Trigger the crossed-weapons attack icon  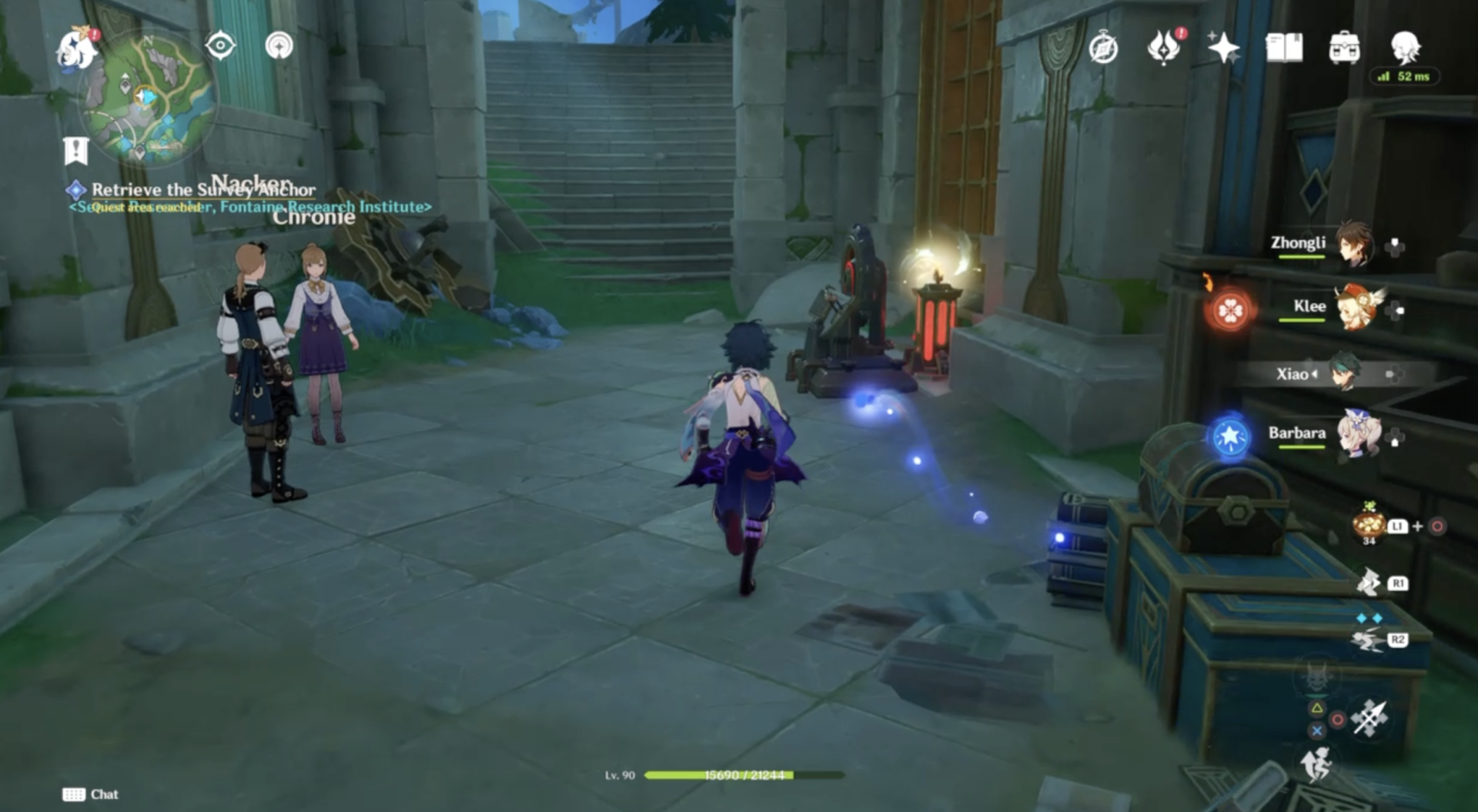pyautogui.click(x=1370, y=719)
